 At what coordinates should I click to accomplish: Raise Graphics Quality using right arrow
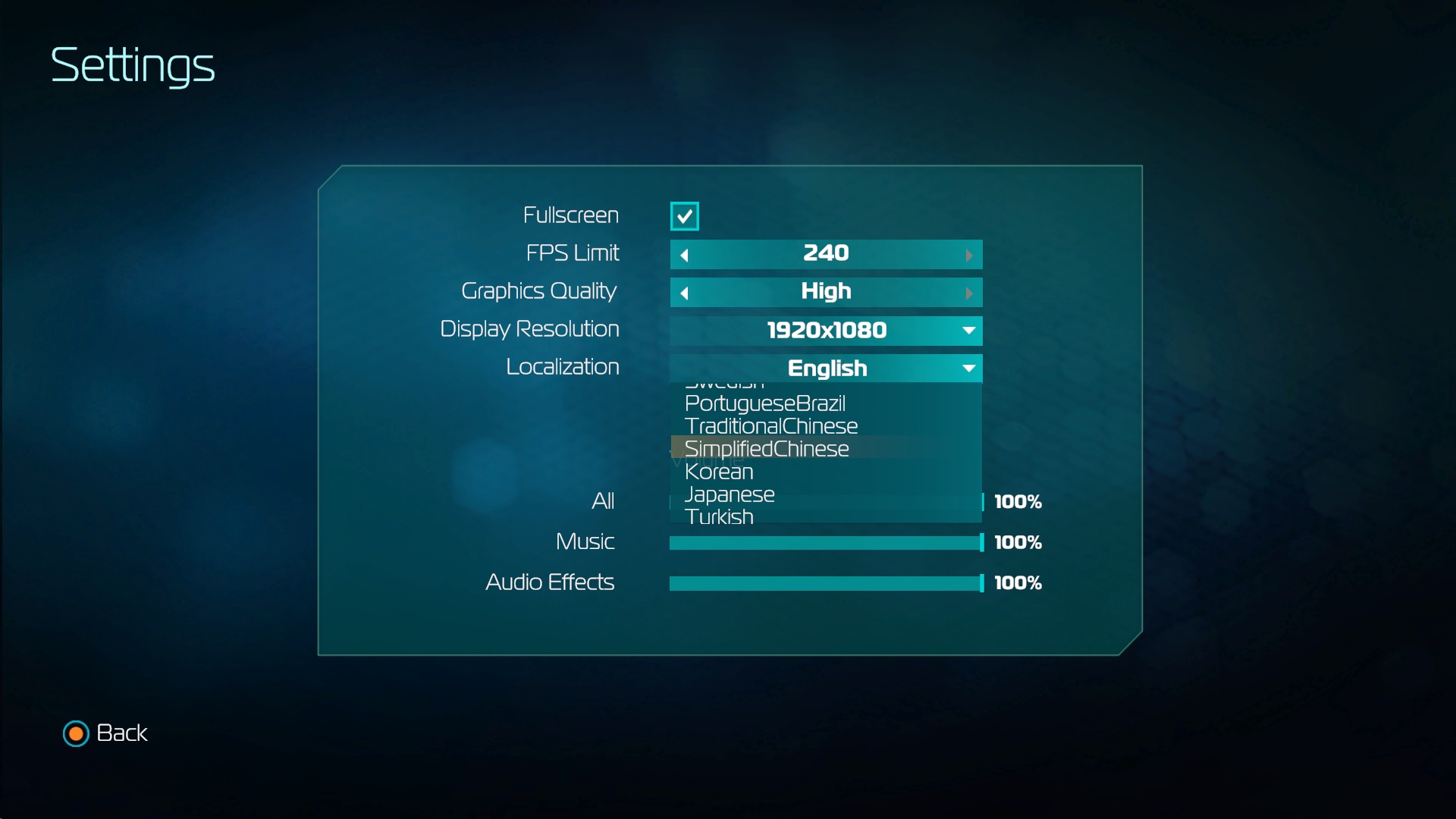(x=968, y=293)
